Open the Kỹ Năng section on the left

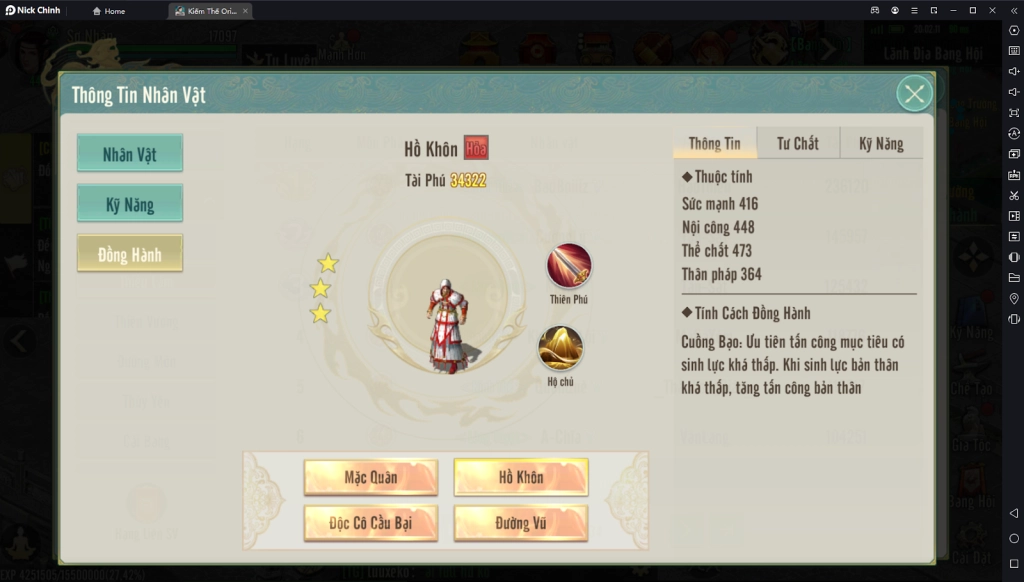pyautogui.click(x=130, y=204)
